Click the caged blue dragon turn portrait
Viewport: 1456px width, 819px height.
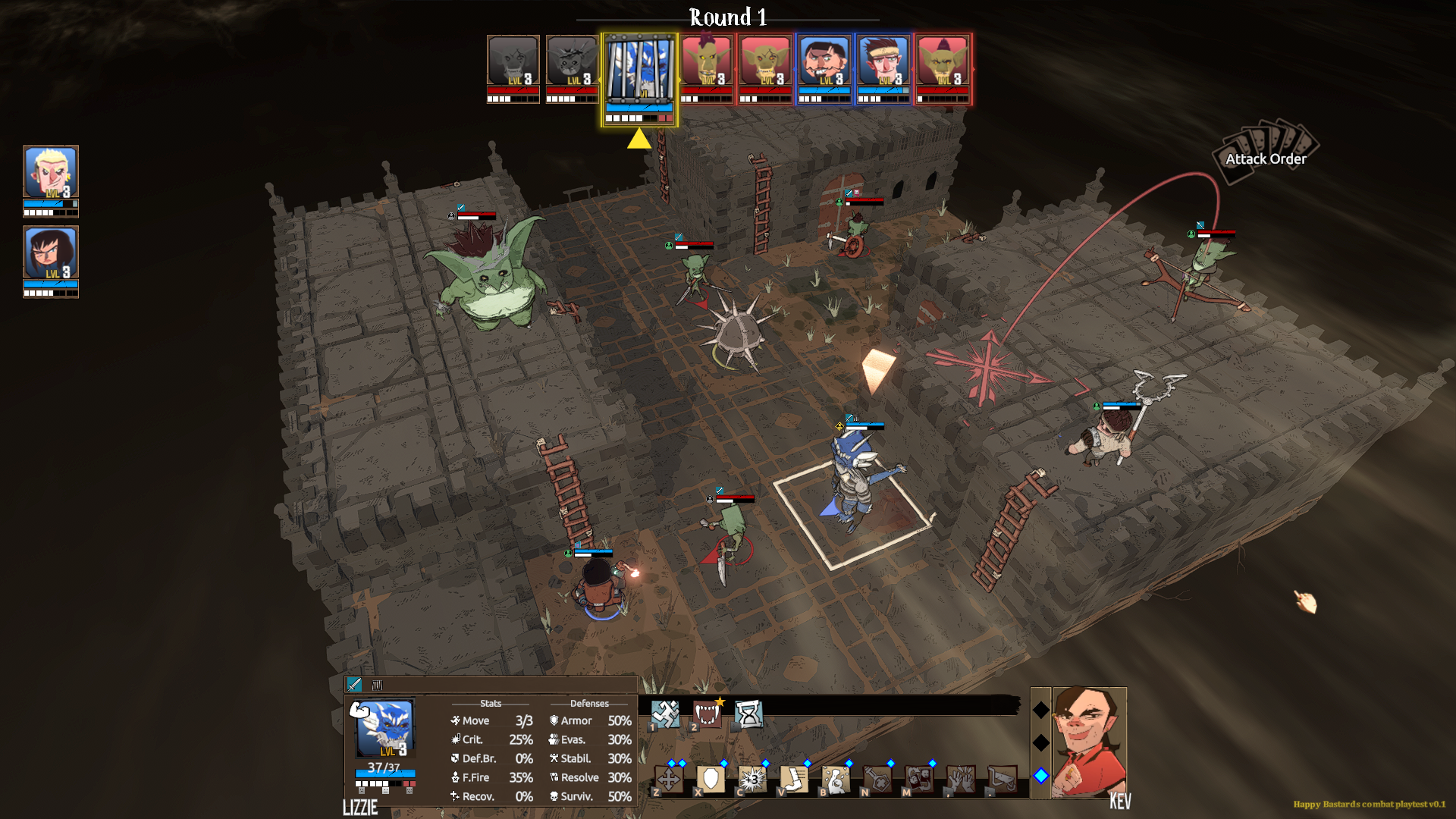point(639,71)
